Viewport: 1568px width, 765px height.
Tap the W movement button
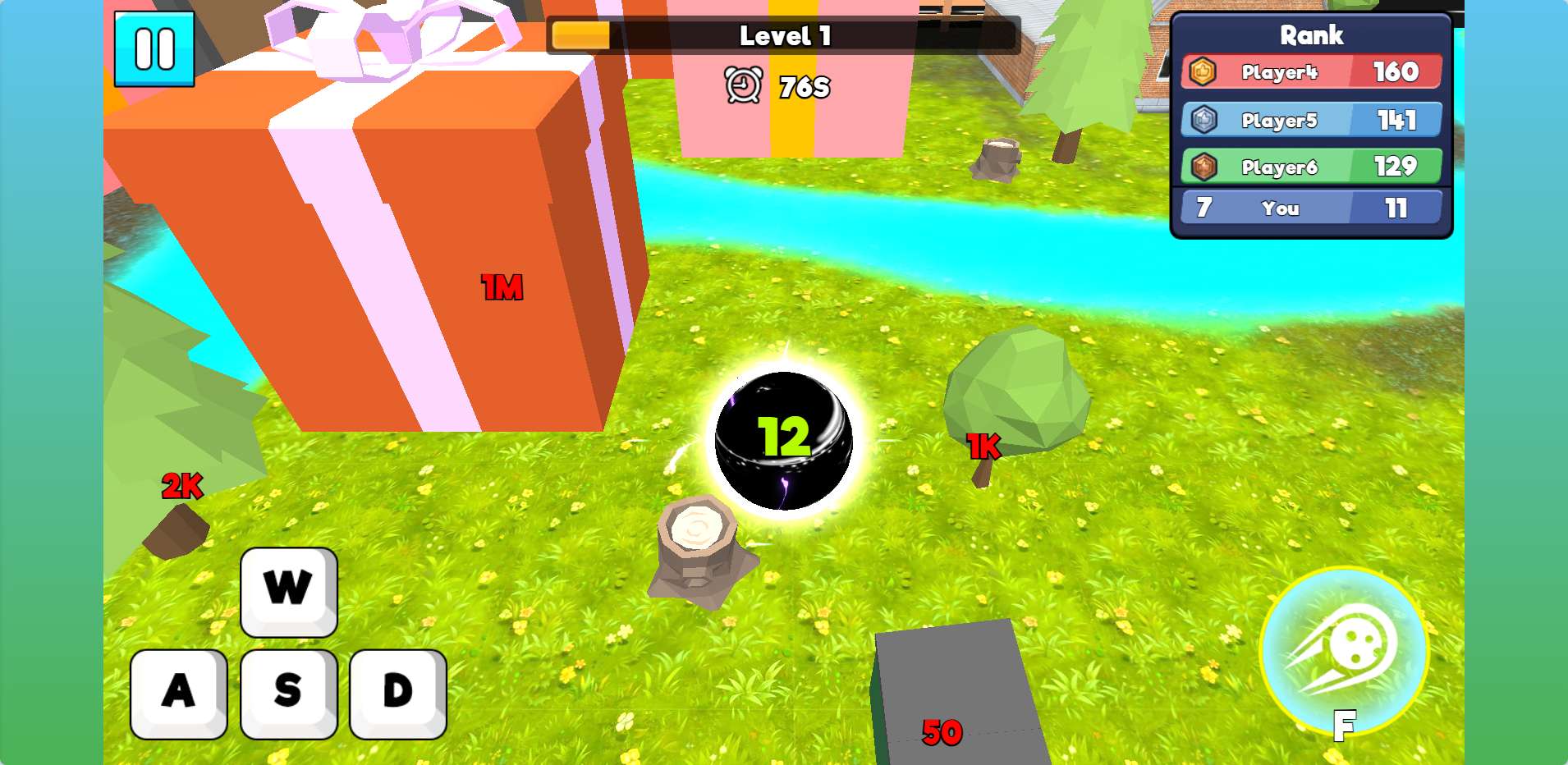288,591
